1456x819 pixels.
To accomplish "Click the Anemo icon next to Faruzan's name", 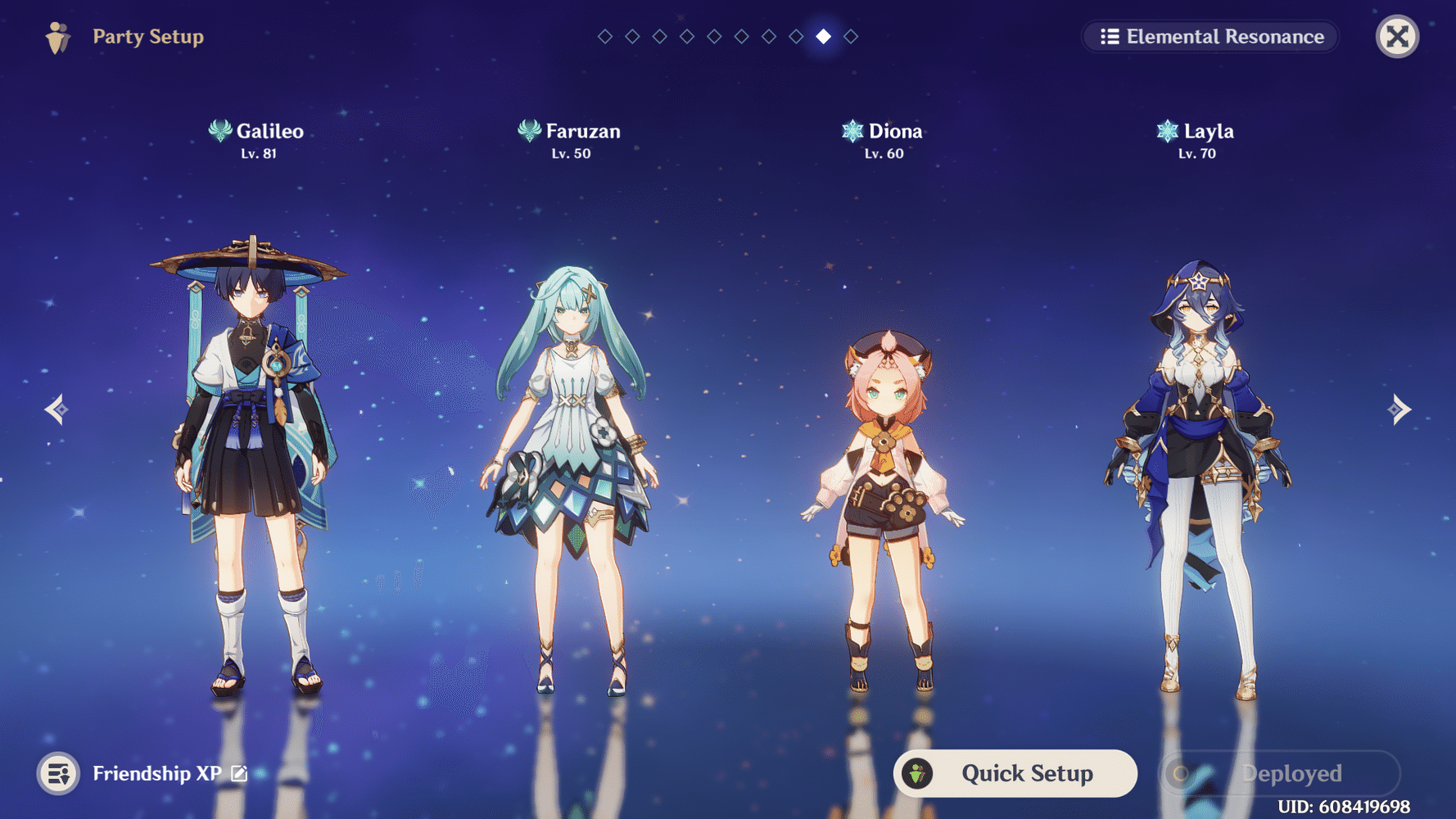I will (x=528, y=130).
